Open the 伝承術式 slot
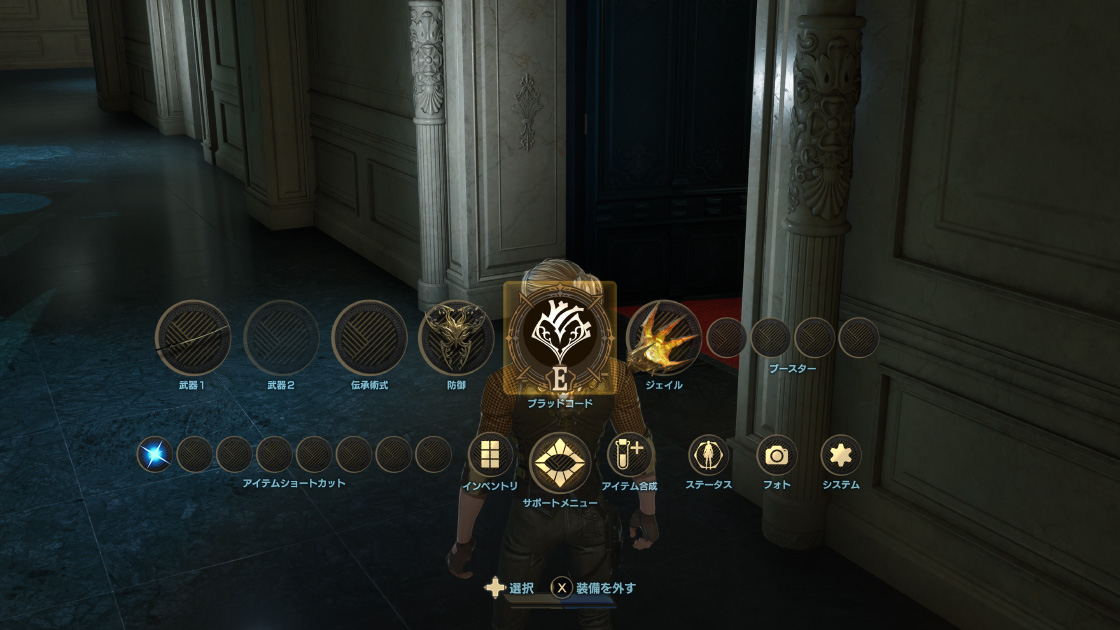 369,338
